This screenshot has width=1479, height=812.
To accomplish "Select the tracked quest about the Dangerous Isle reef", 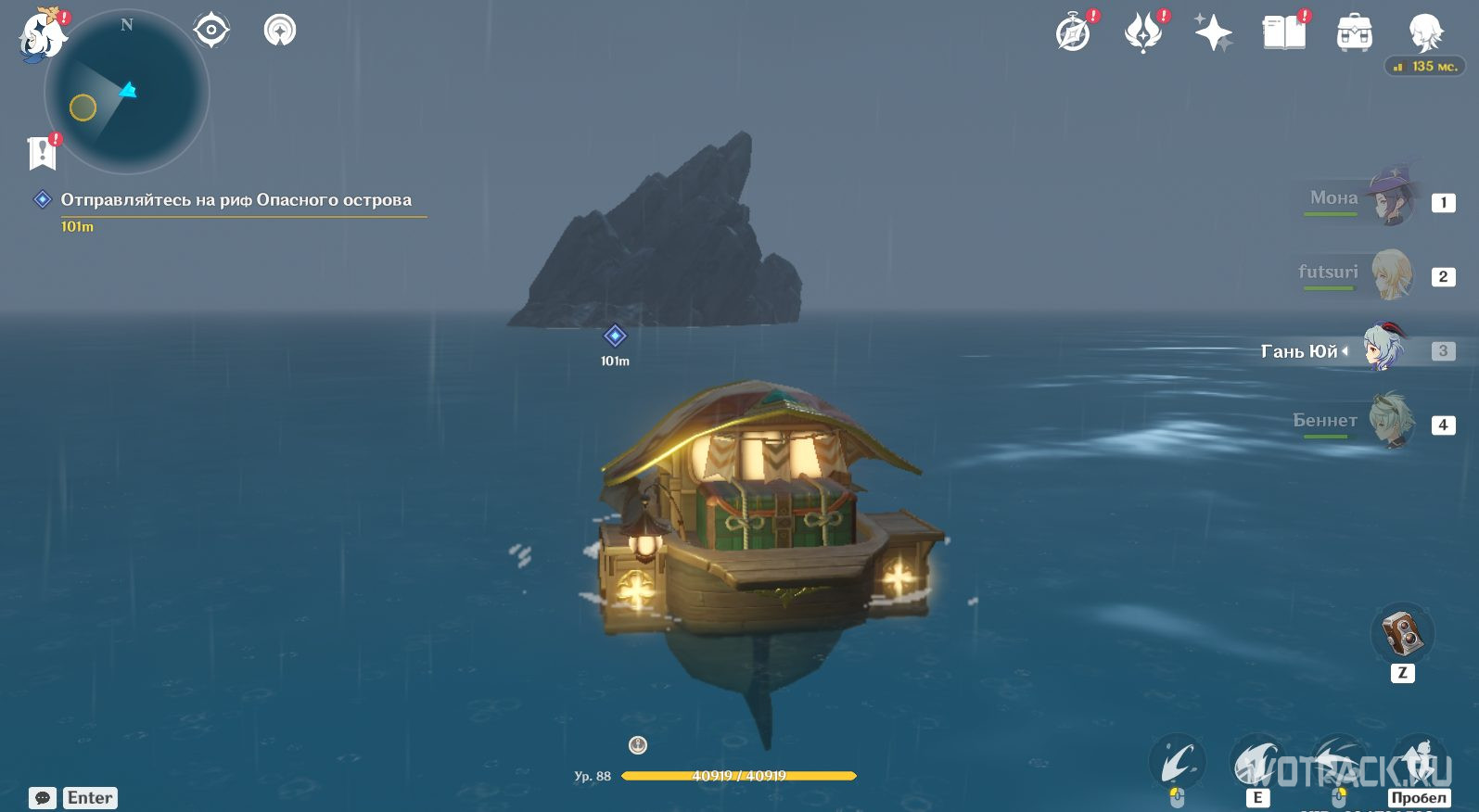I will [236, 200].
